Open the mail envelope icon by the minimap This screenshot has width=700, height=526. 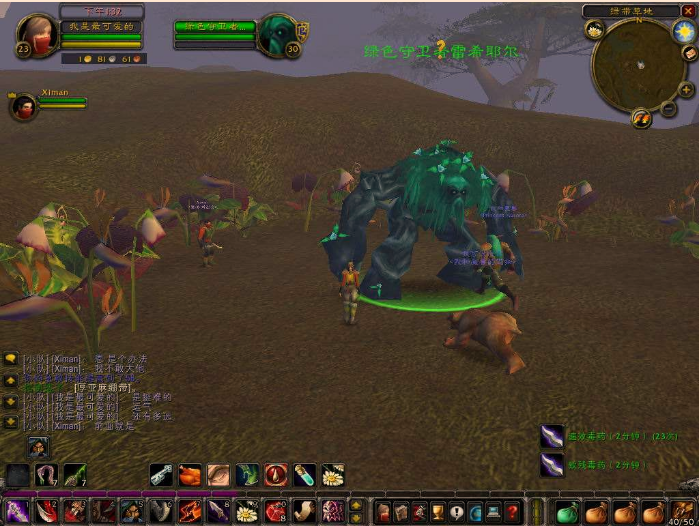[689, 53]
